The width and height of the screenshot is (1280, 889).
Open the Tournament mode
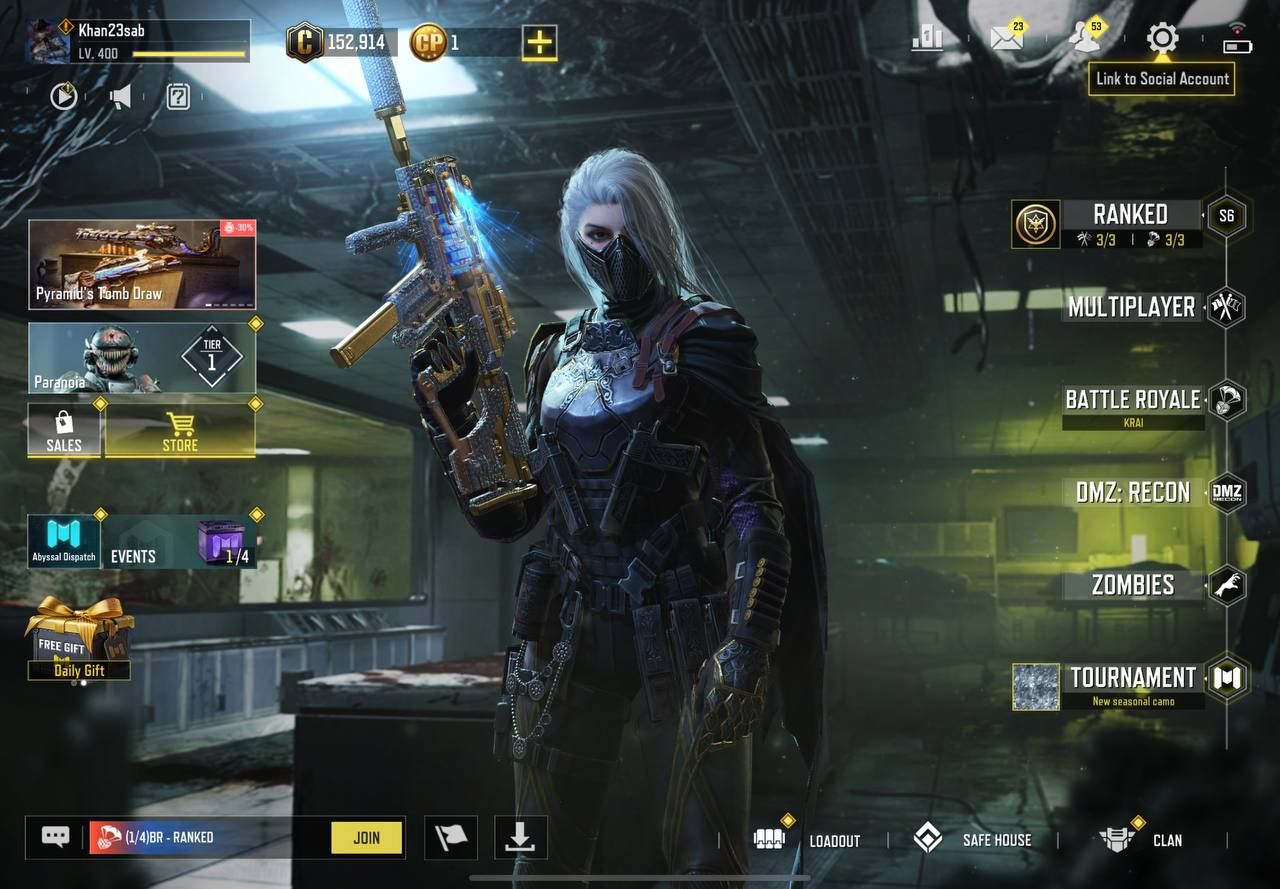(1133, 678)
